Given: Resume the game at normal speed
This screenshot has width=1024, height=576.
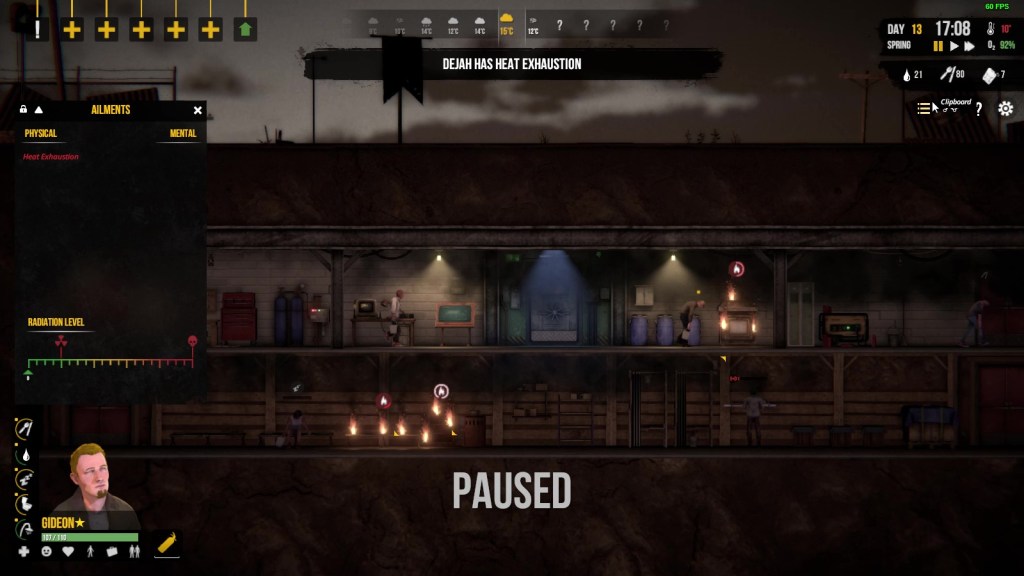Looking at the screenshot, I should click(x=955, y=46).
